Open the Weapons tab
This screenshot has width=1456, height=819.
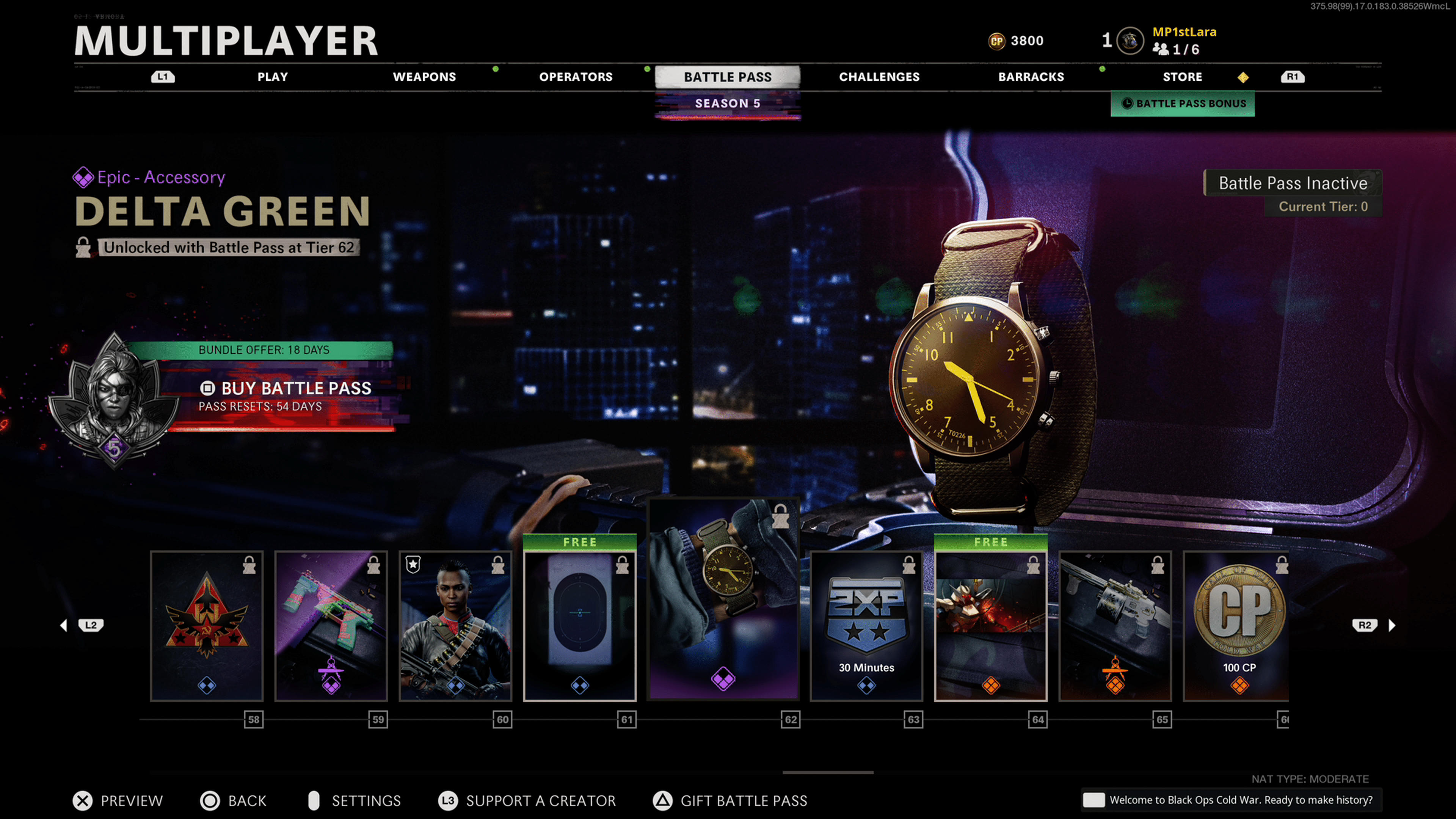(424, 77)
